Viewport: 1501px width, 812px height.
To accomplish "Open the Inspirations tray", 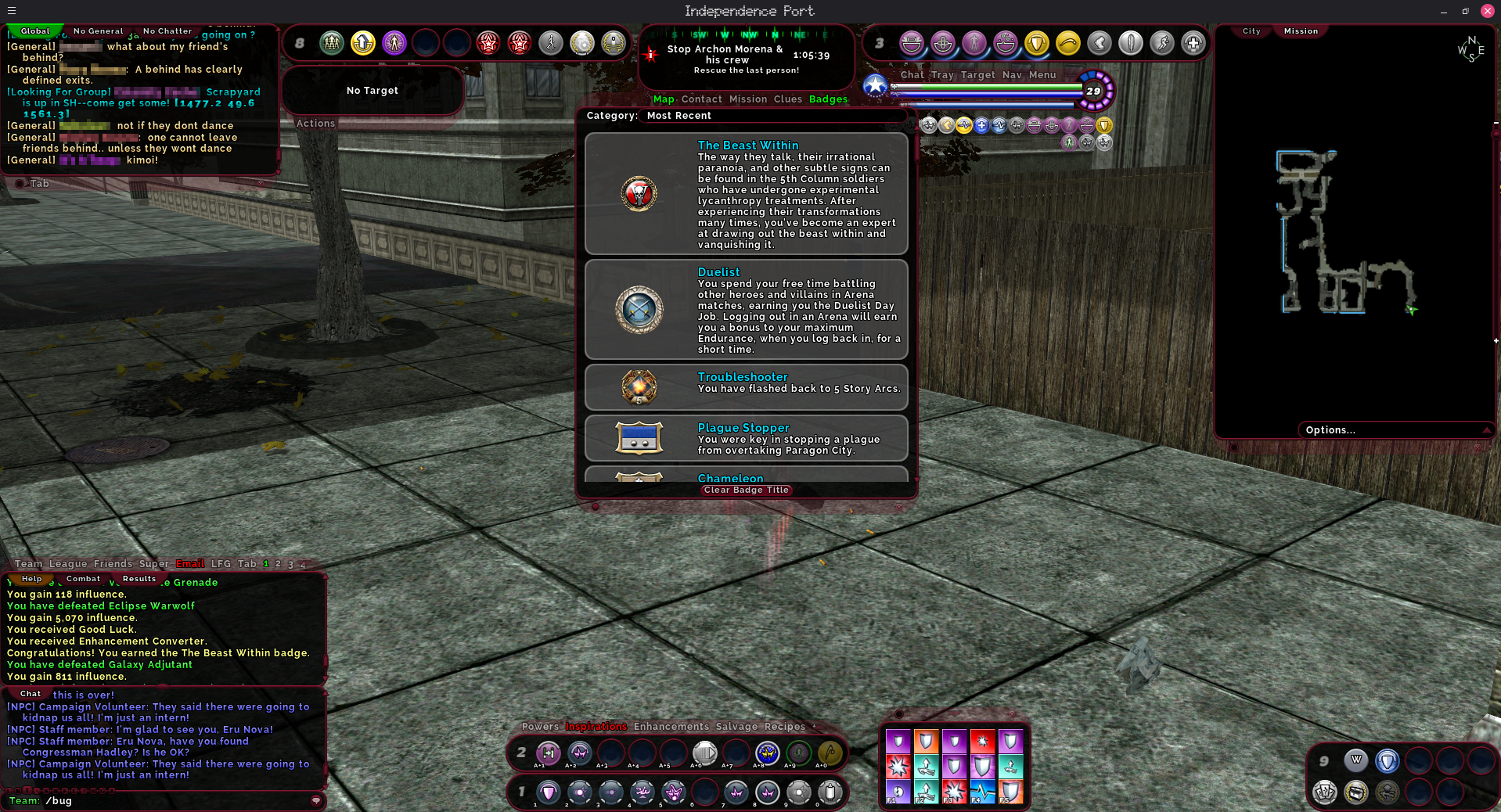I will 596,727.
